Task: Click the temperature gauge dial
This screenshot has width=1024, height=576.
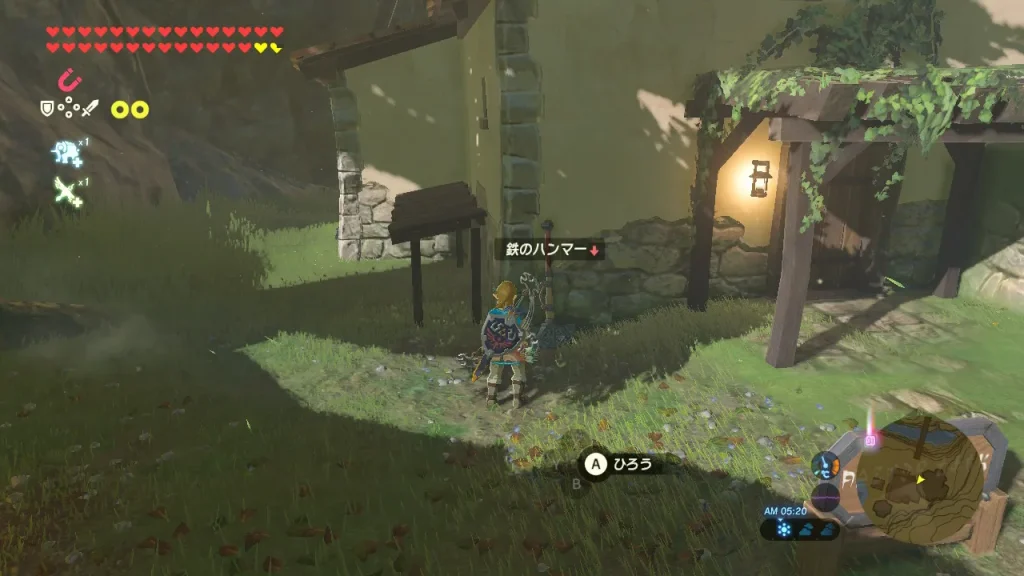Action: tap(826, 464)
